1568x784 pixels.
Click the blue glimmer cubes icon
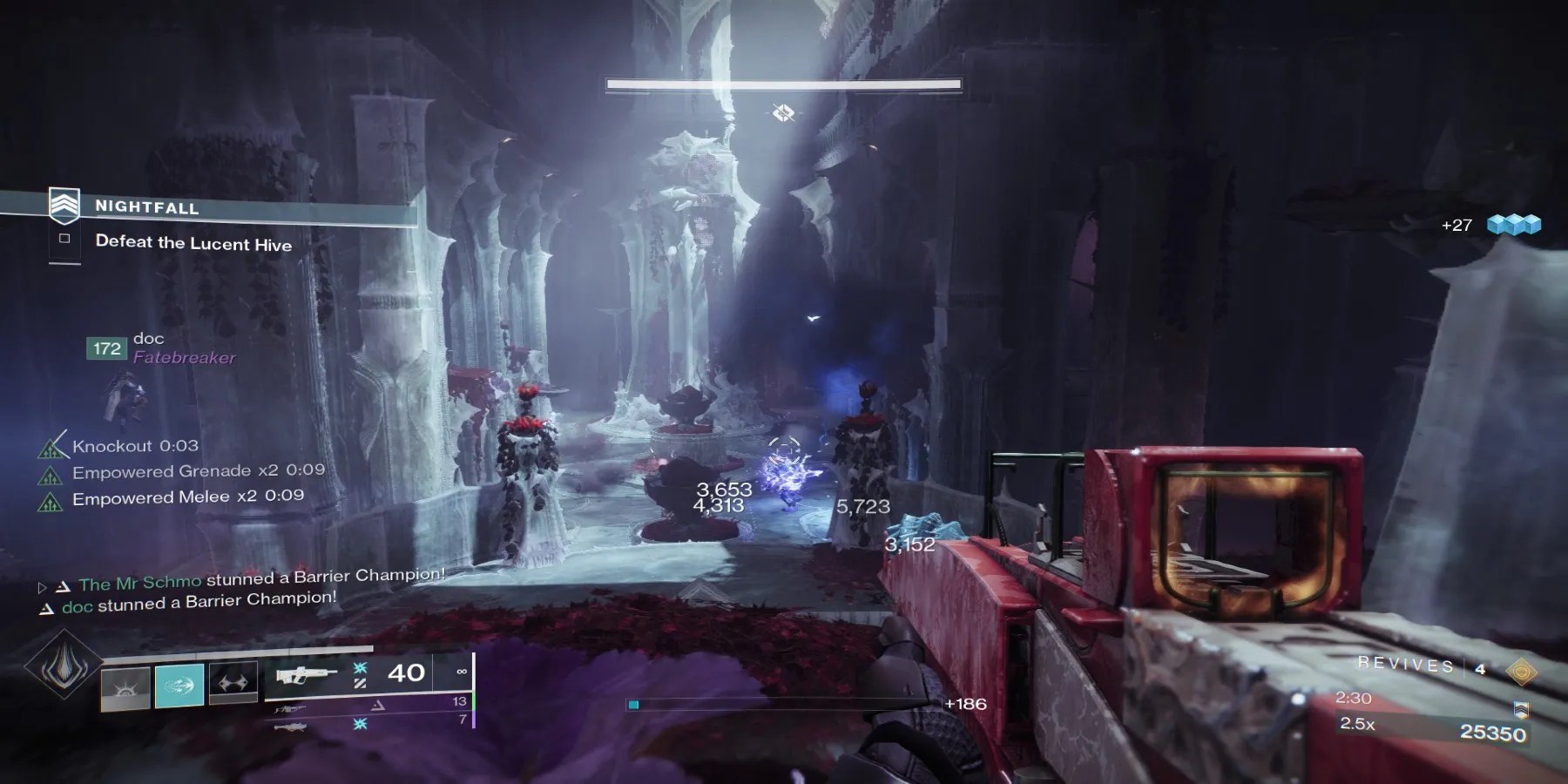1514,225
